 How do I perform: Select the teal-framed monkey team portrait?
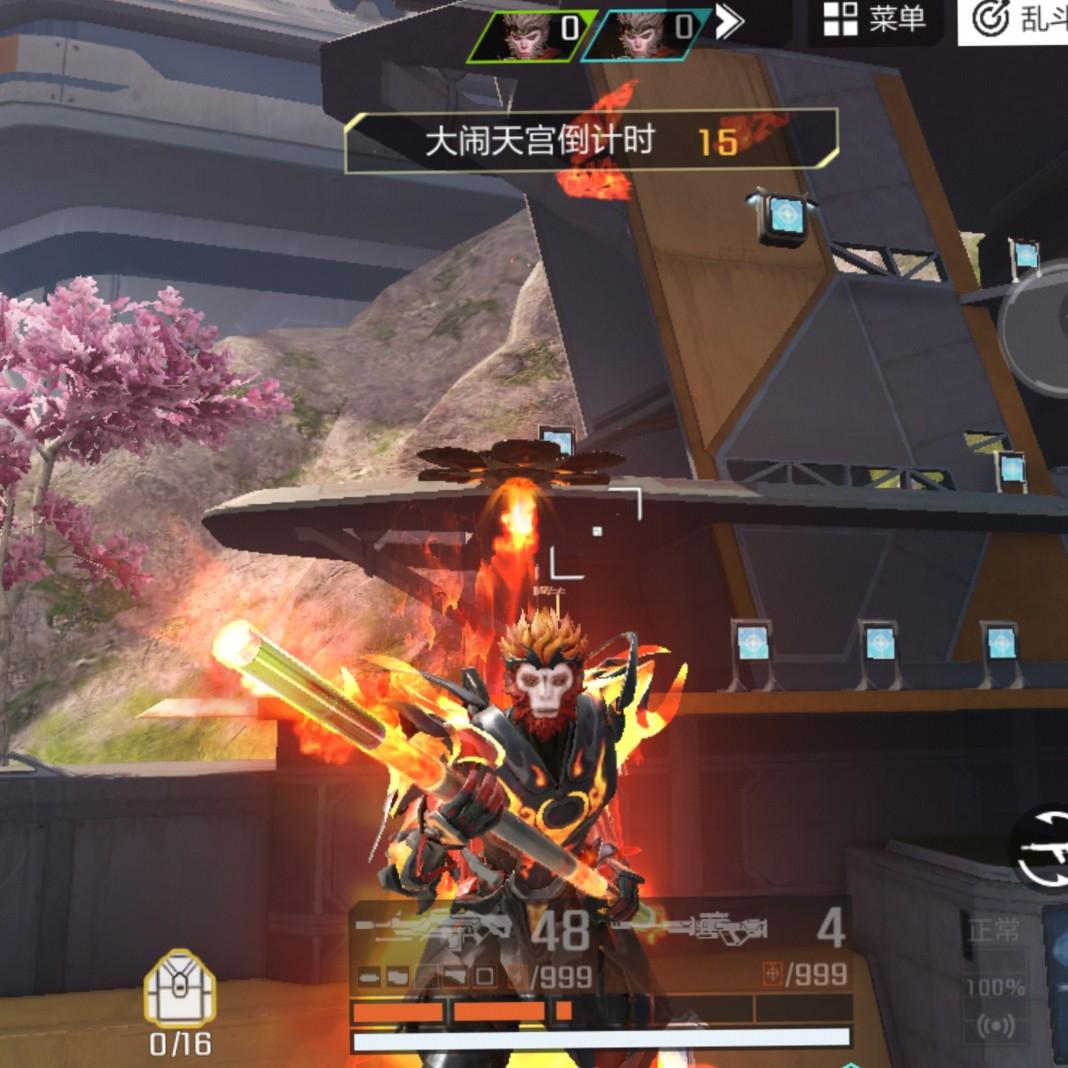[x=645, y=34]
